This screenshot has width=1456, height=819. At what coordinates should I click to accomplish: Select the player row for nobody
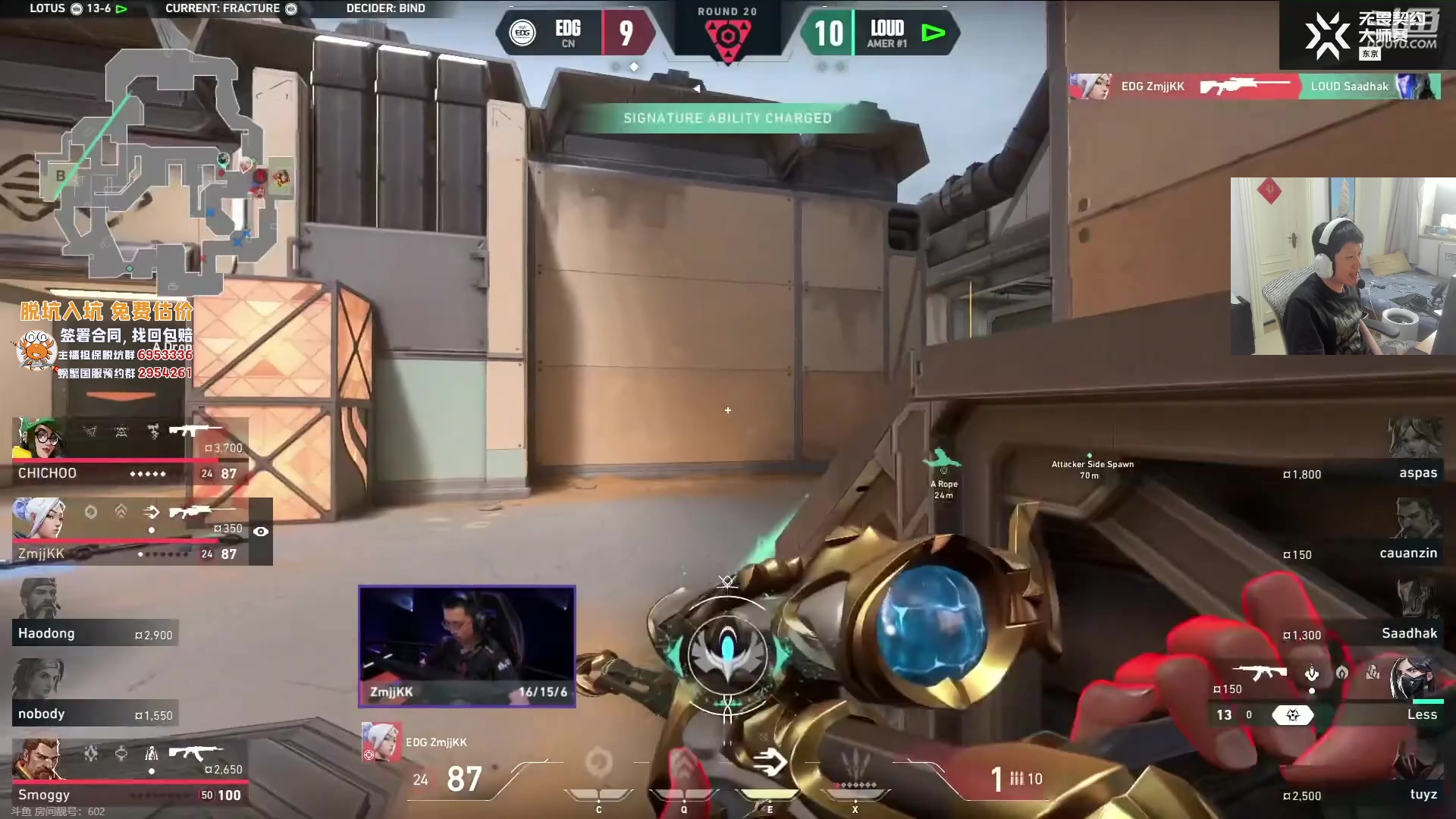point(95,694)
